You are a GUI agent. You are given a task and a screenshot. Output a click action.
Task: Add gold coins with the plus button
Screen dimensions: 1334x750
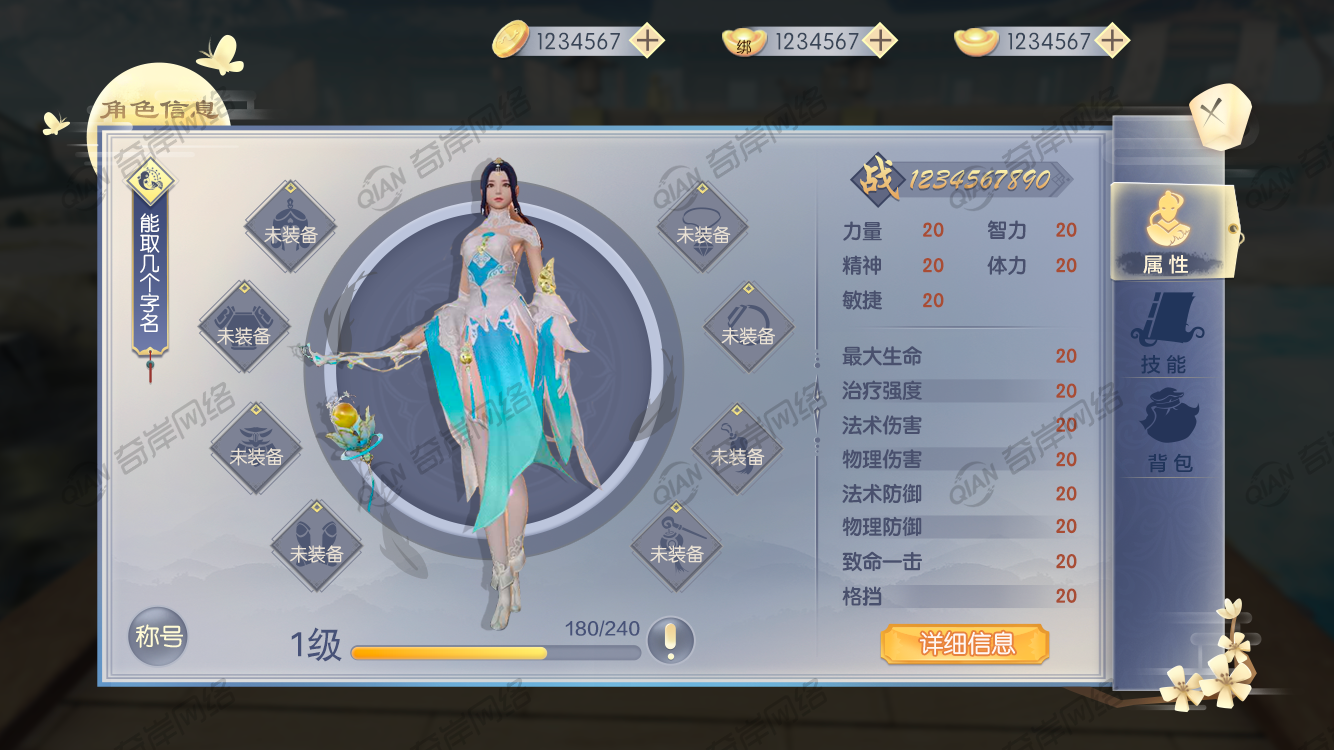(x=648, y=41)
